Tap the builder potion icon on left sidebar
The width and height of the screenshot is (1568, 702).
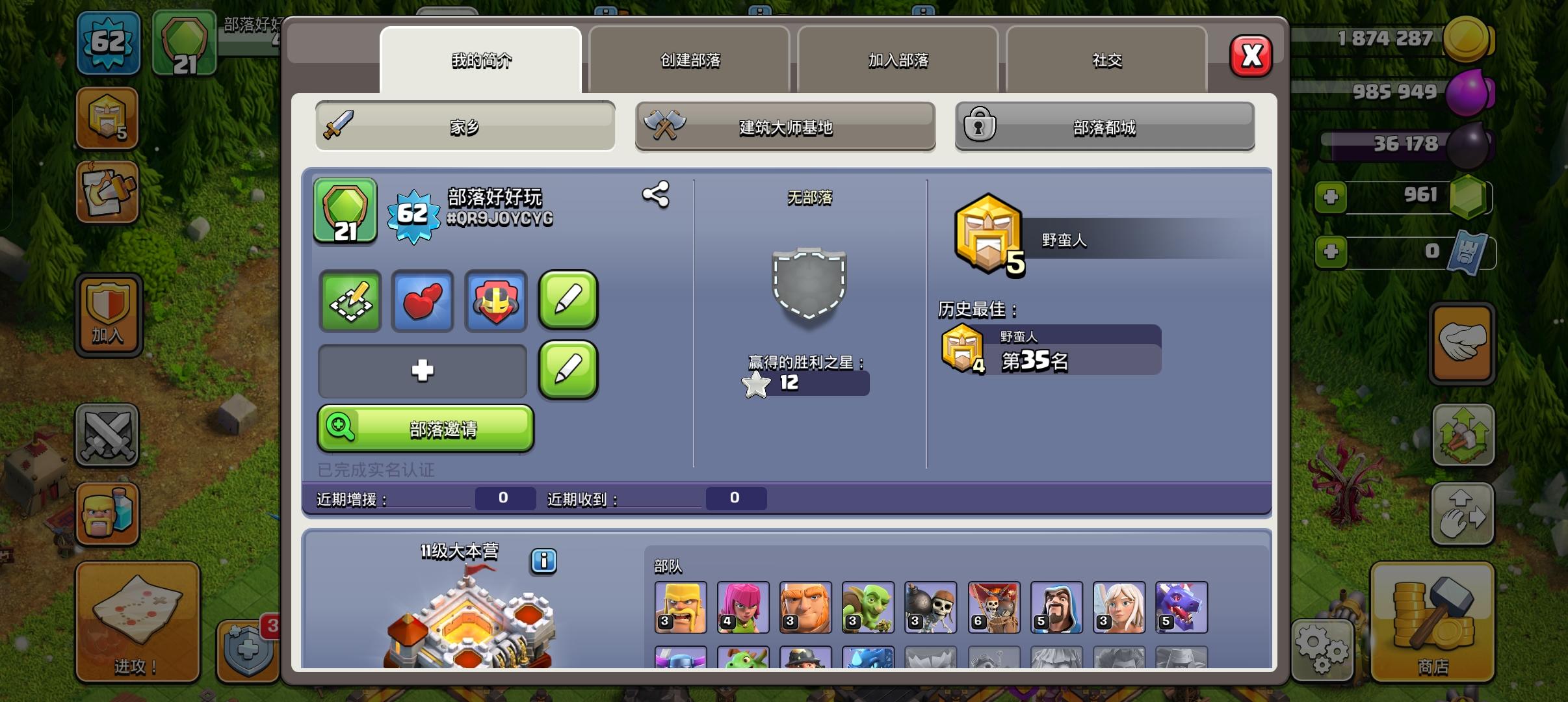(x=108, y=513)
